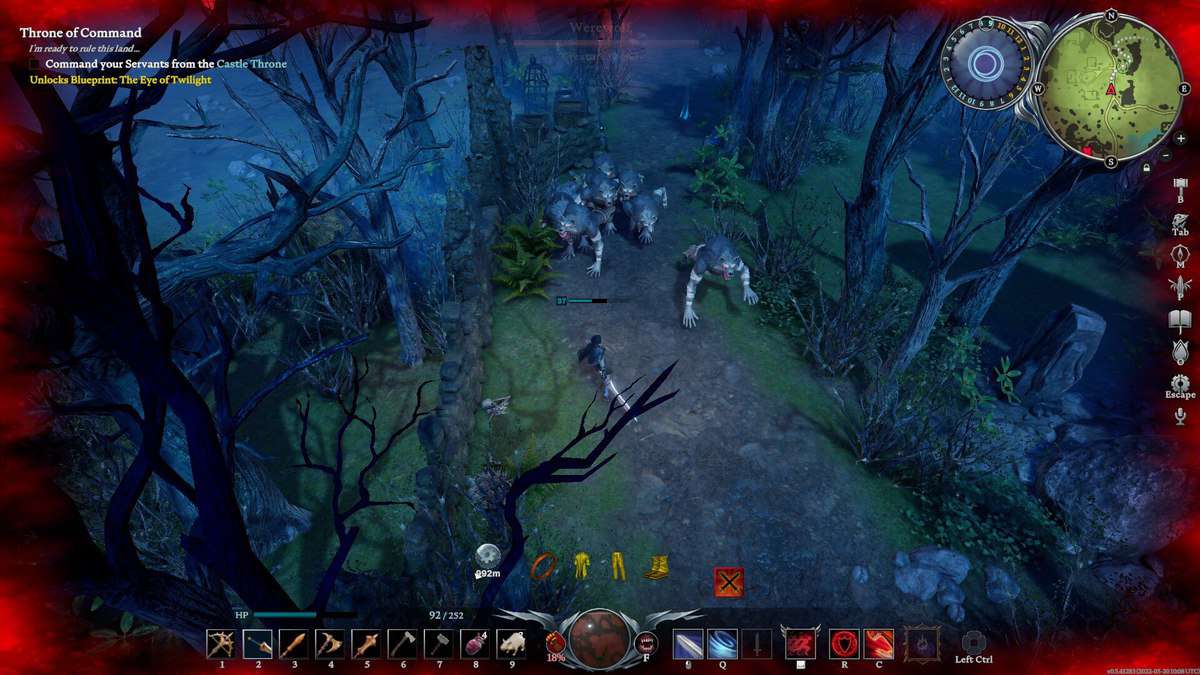Open the minimap
1200x675 pixels.
[1110, 88]
